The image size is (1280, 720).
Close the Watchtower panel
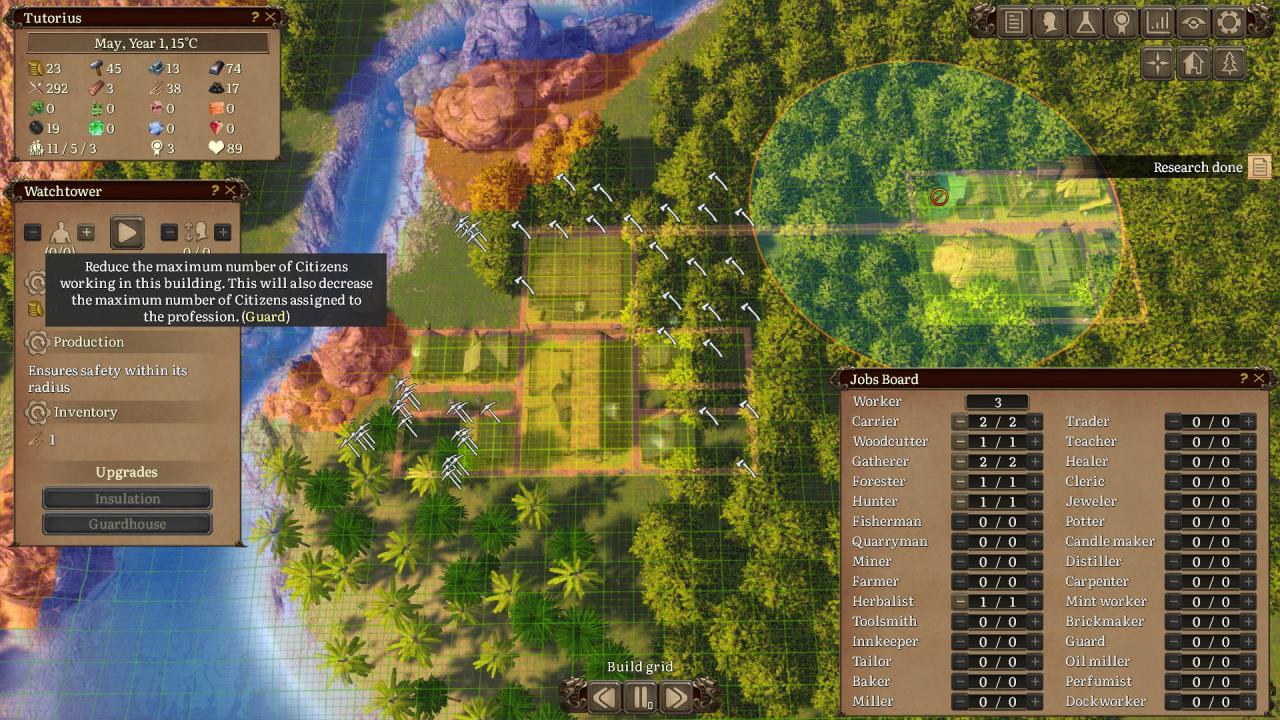231,191
